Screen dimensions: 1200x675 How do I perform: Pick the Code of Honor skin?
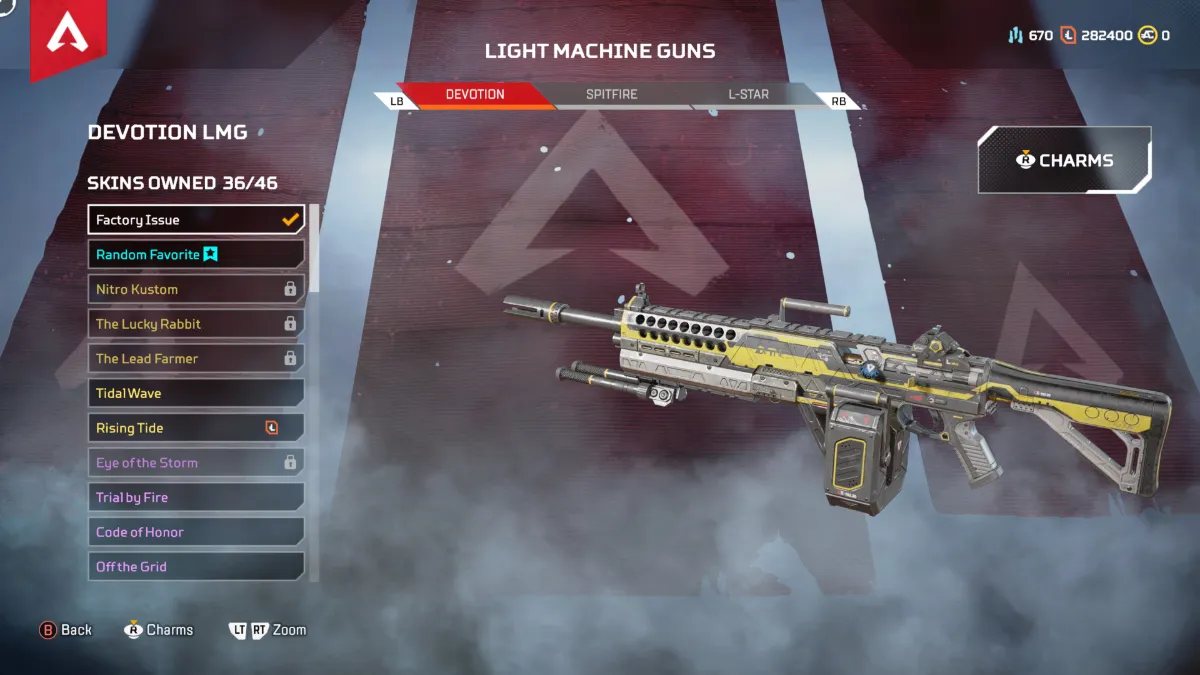(x=196, y=532)
